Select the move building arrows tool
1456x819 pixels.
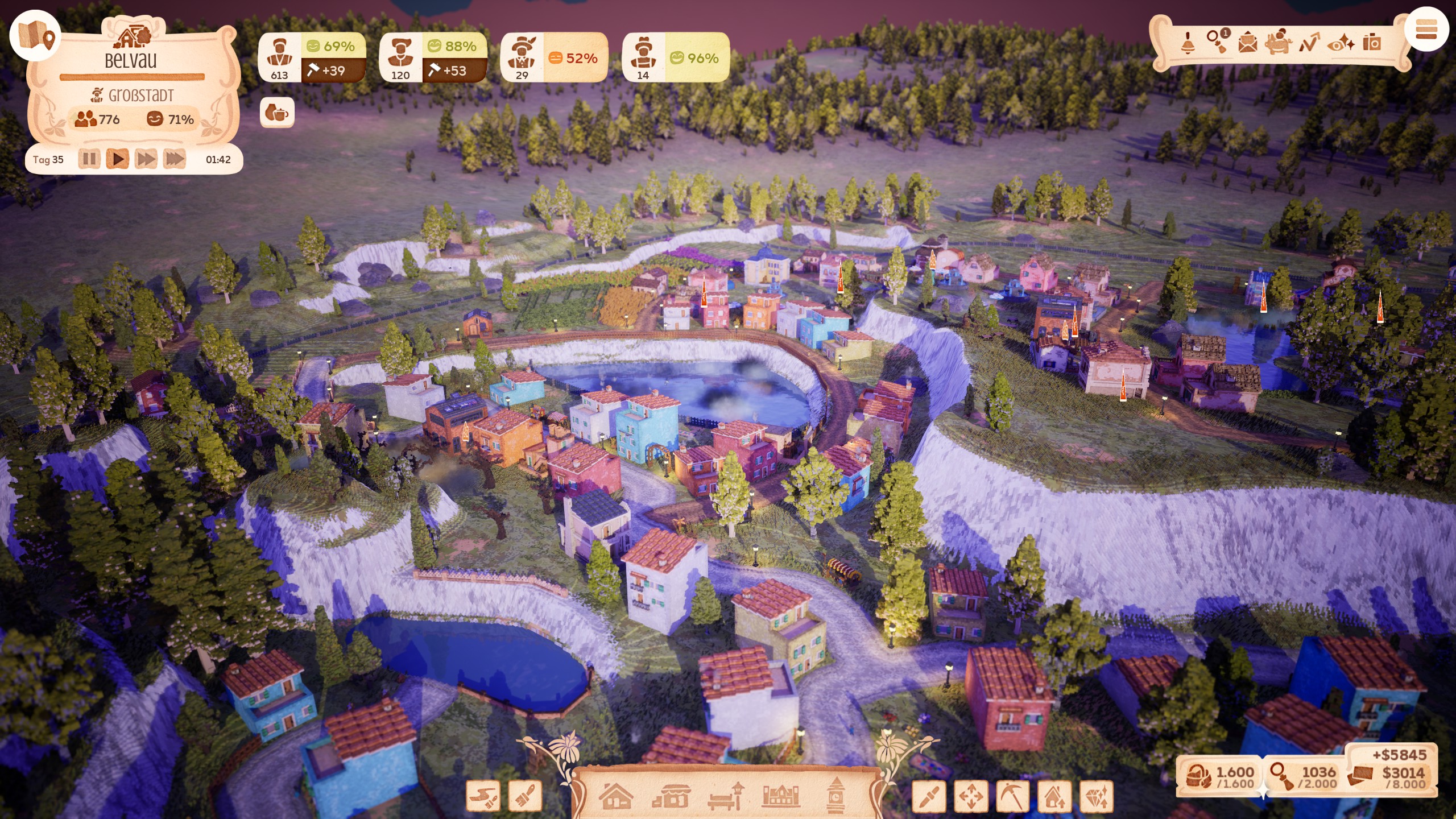coord(971,796)
